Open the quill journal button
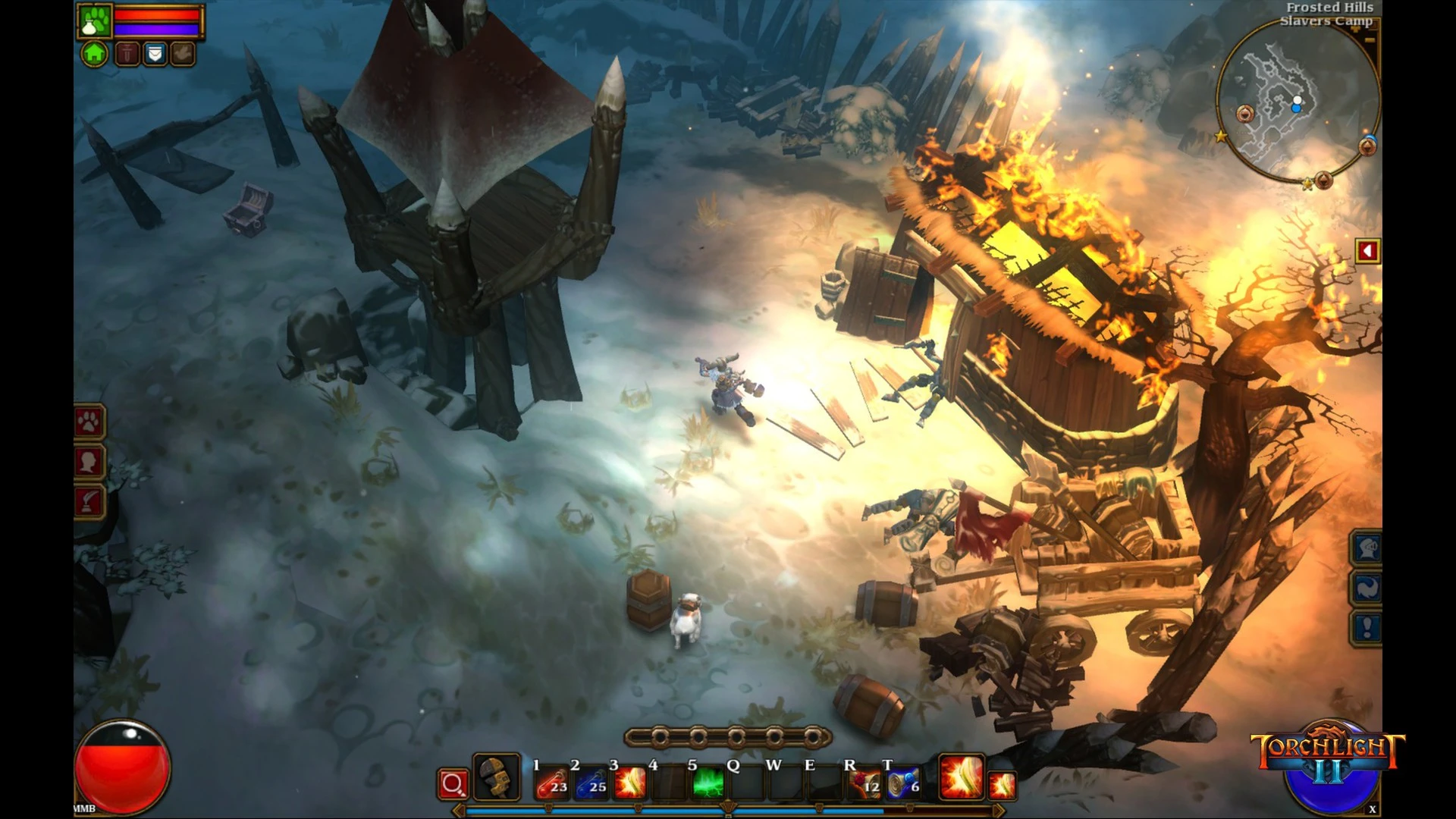1456x819 pixels. tap(89, 502)
